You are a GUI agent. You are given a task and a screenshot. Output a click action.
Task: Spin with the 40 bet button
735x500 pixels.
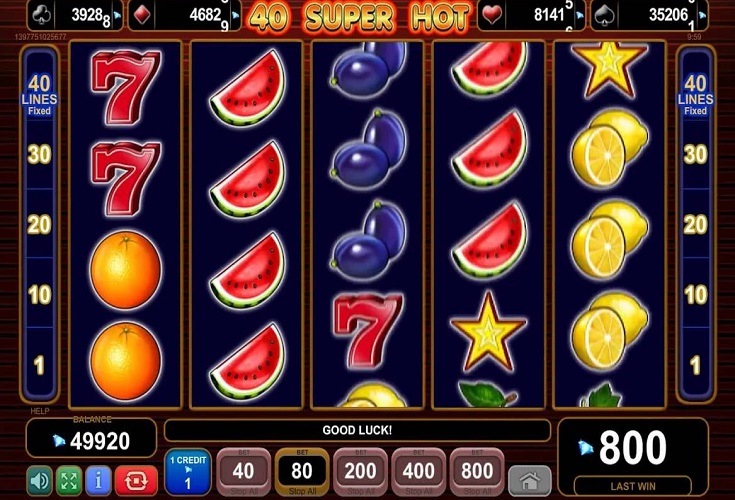243,471
